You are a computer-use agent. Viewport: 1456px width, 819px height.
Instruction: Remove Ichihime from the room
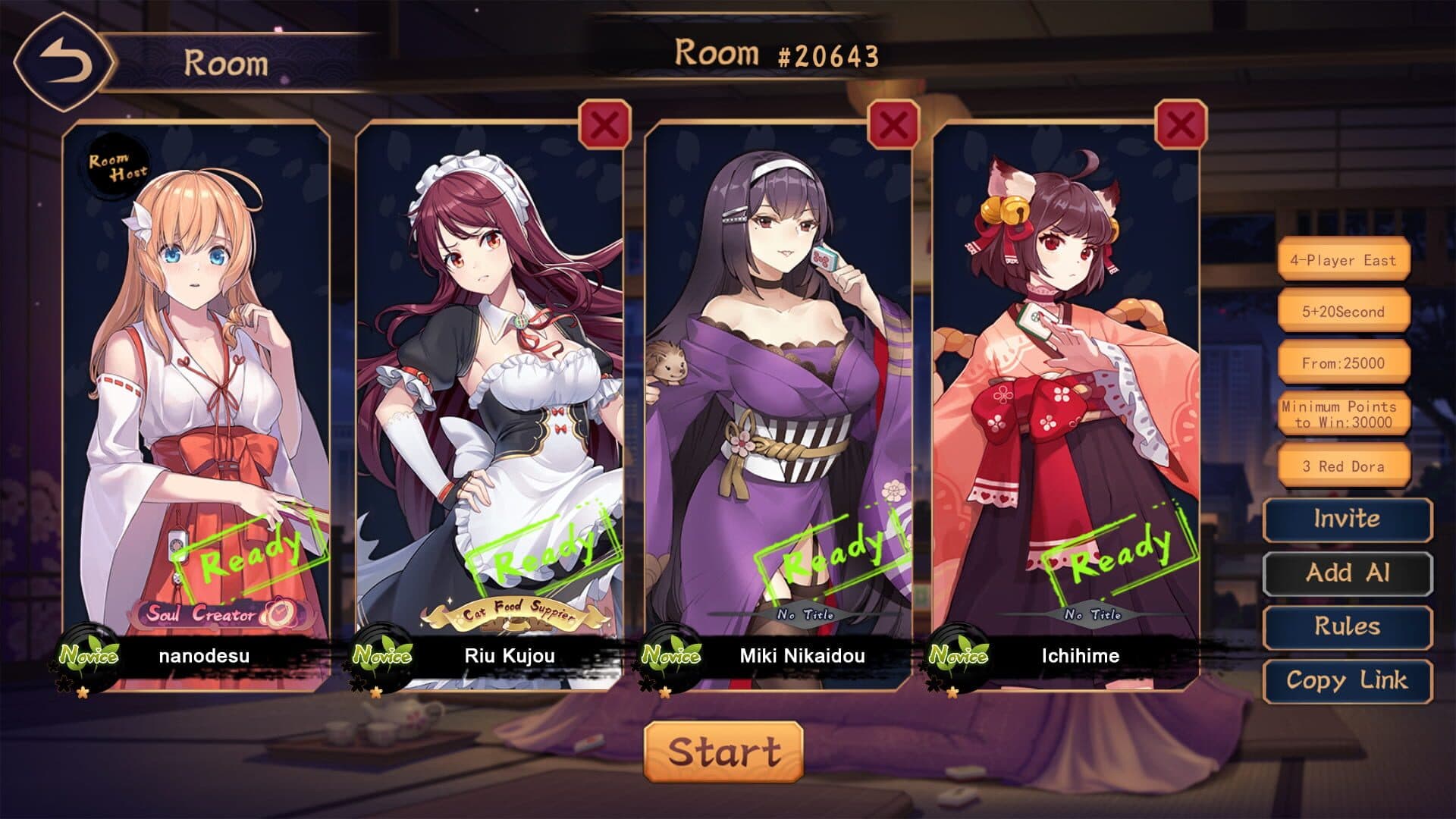[x=1180, y=124]
